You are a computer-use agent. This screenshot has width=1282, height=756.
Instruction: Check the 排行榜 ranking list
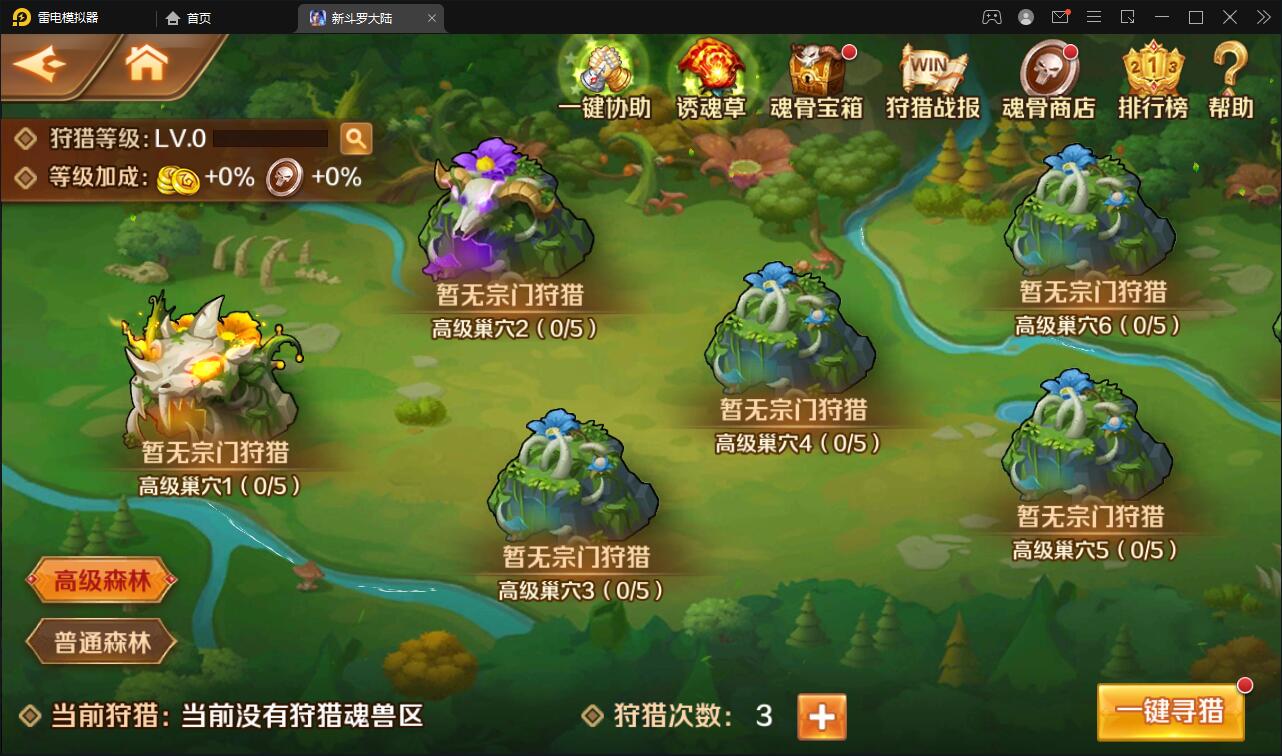[1152, 70]
